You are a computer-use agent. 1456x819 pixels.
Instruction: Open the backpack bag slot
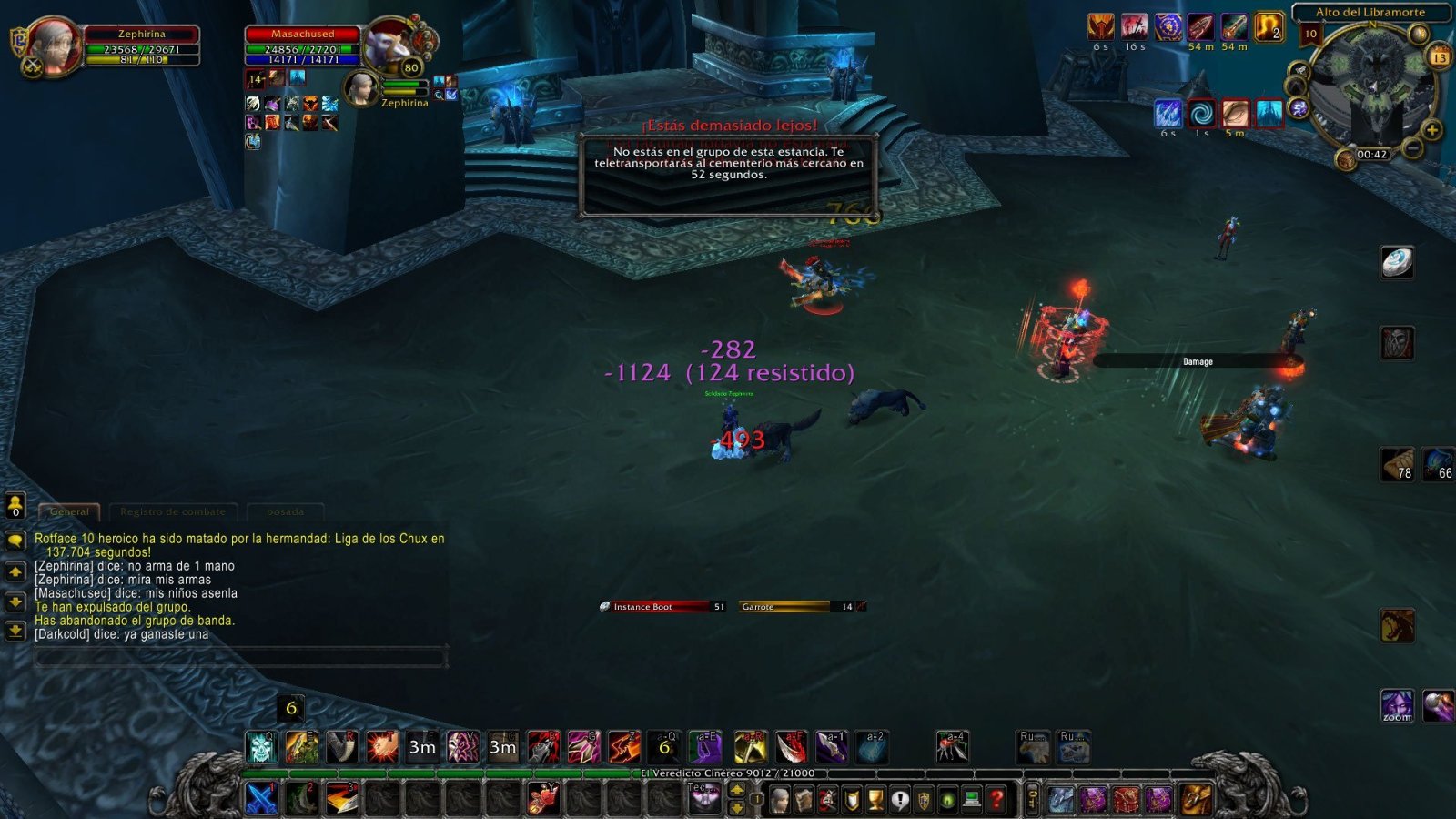point(1194,800)
